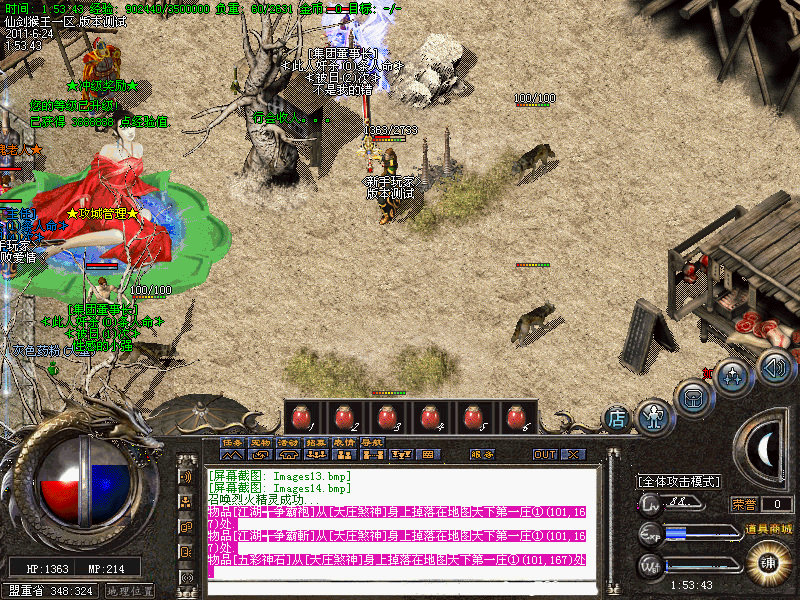Screen dimensions: 800x600
Task: Click inside the chat message log
Action: point(400,520)
